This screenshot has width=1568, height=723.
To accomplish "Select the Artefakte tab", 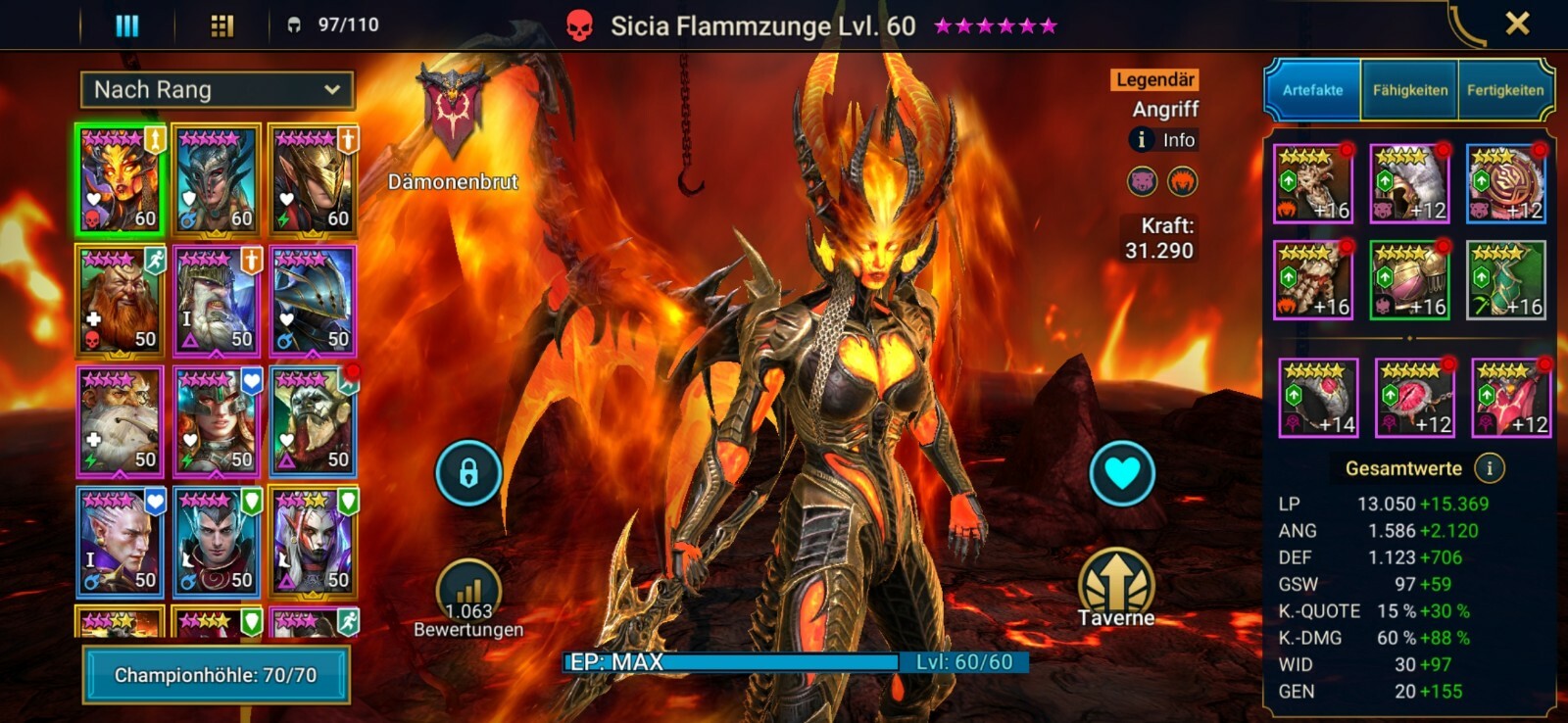I will click(1312, 90).
